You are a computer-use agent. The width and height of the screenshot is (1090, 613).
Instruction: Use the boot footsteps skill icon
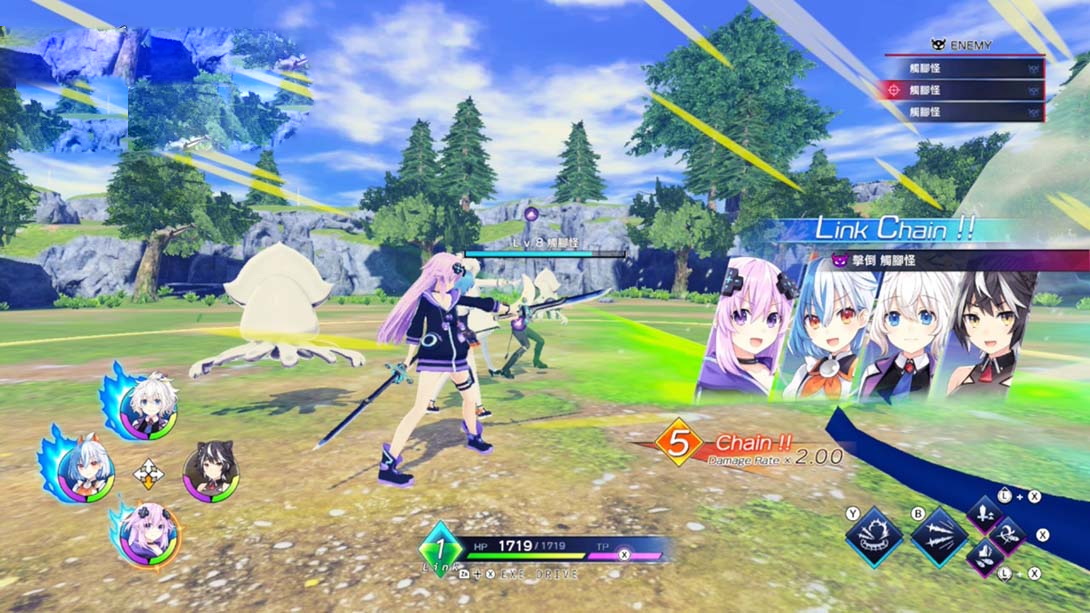click(x=985, y=559)
